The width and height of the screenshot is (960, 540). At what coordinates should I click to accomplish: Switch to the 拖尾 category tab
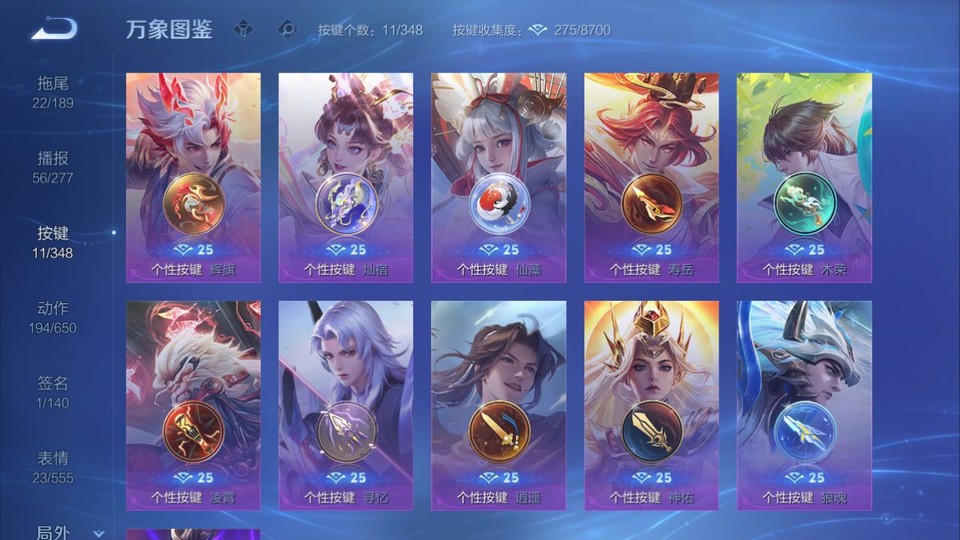[54, 92]
